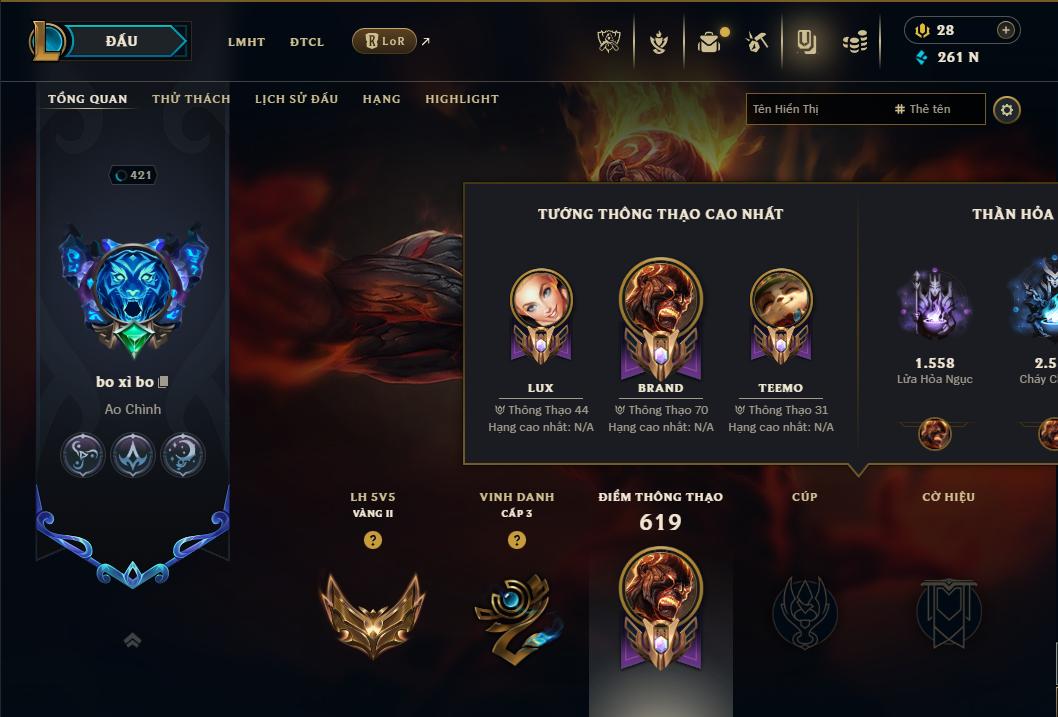1058x717 pixels.
Task: Open the THỬ THÁCH tab
Action: click(191, 99)
